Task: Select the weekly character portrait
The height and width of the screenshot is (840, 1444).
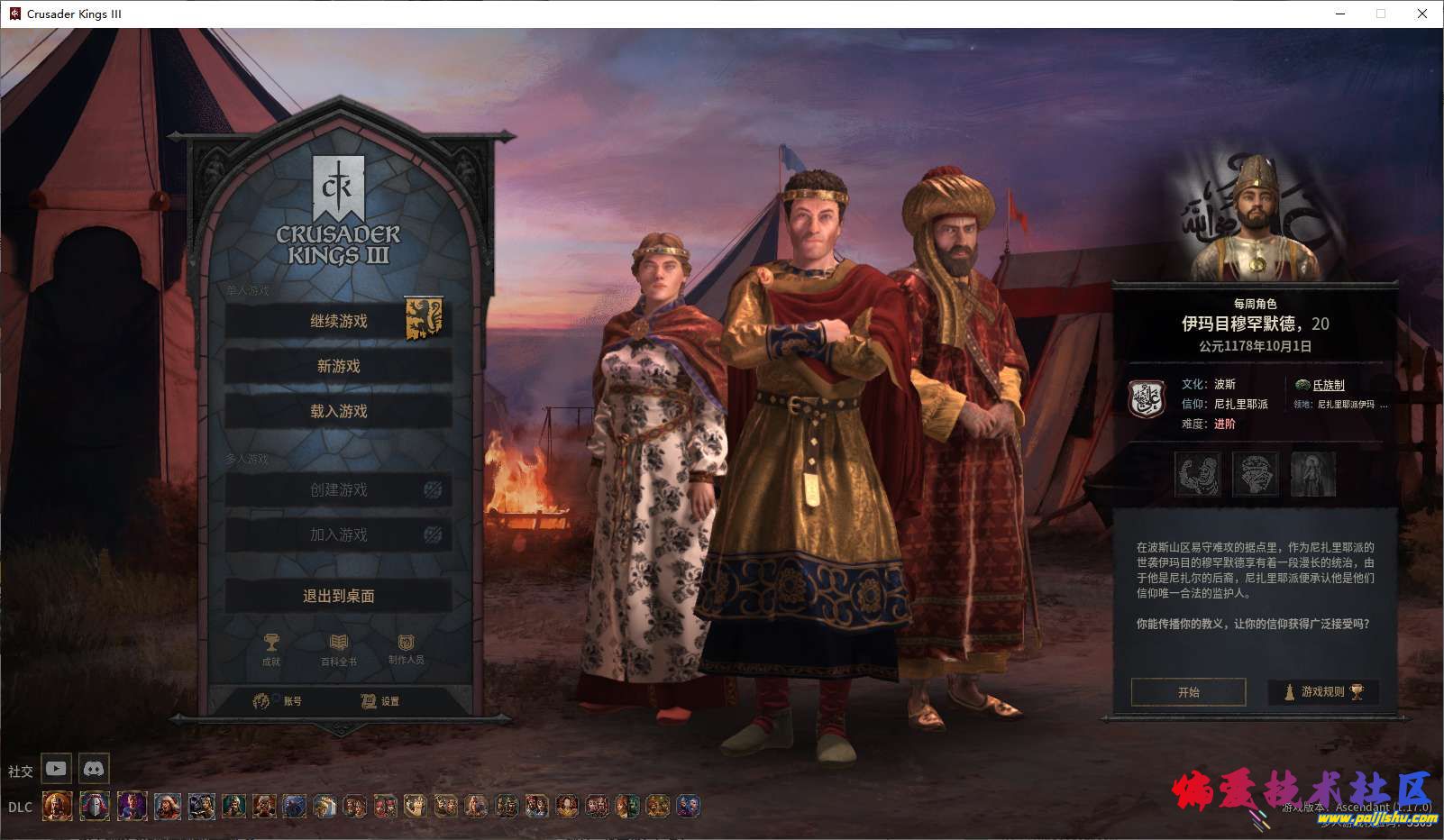Action: tap(1257, 221)
